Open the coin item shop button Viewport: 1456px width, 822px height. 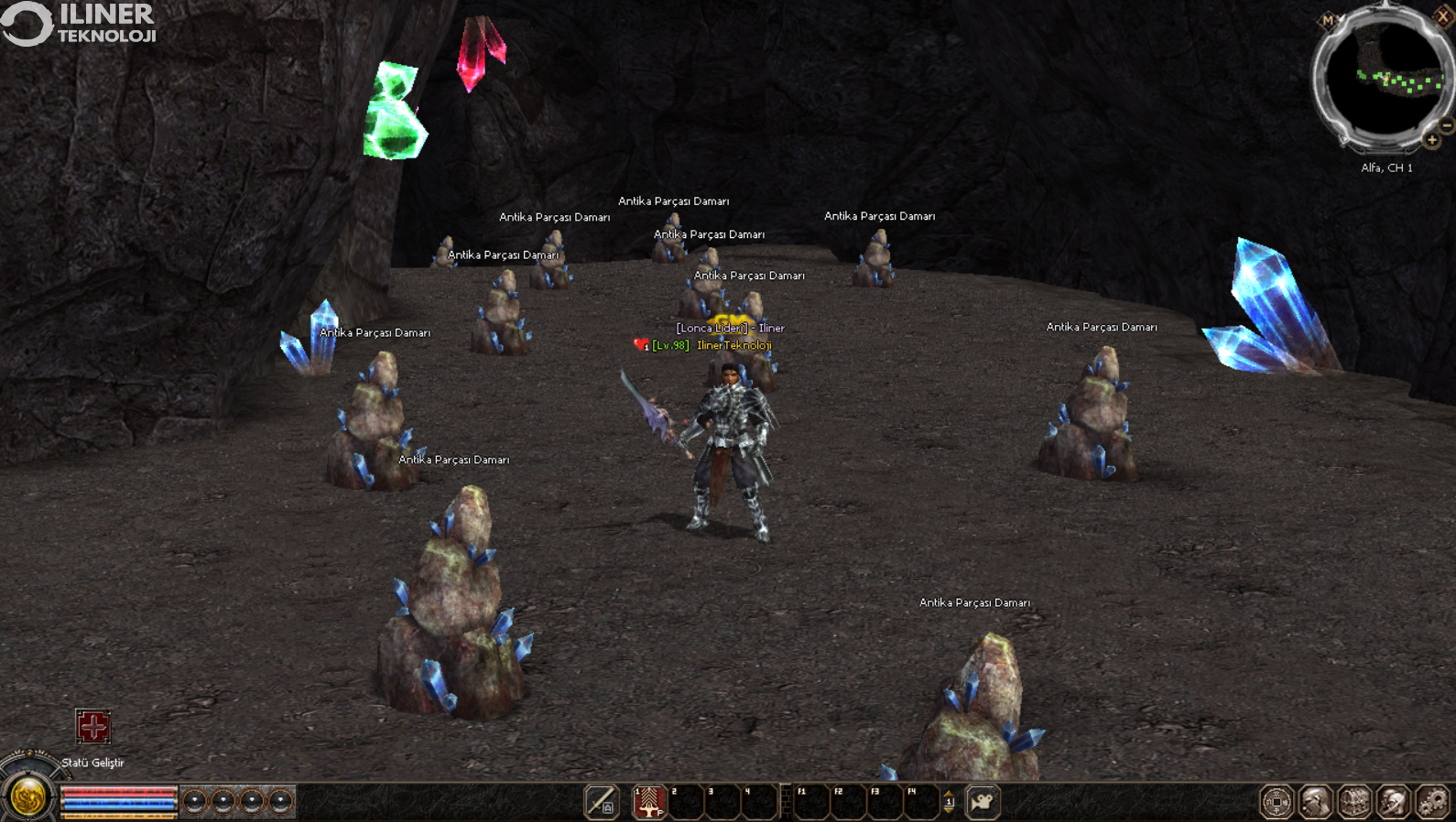(1277, 802)
